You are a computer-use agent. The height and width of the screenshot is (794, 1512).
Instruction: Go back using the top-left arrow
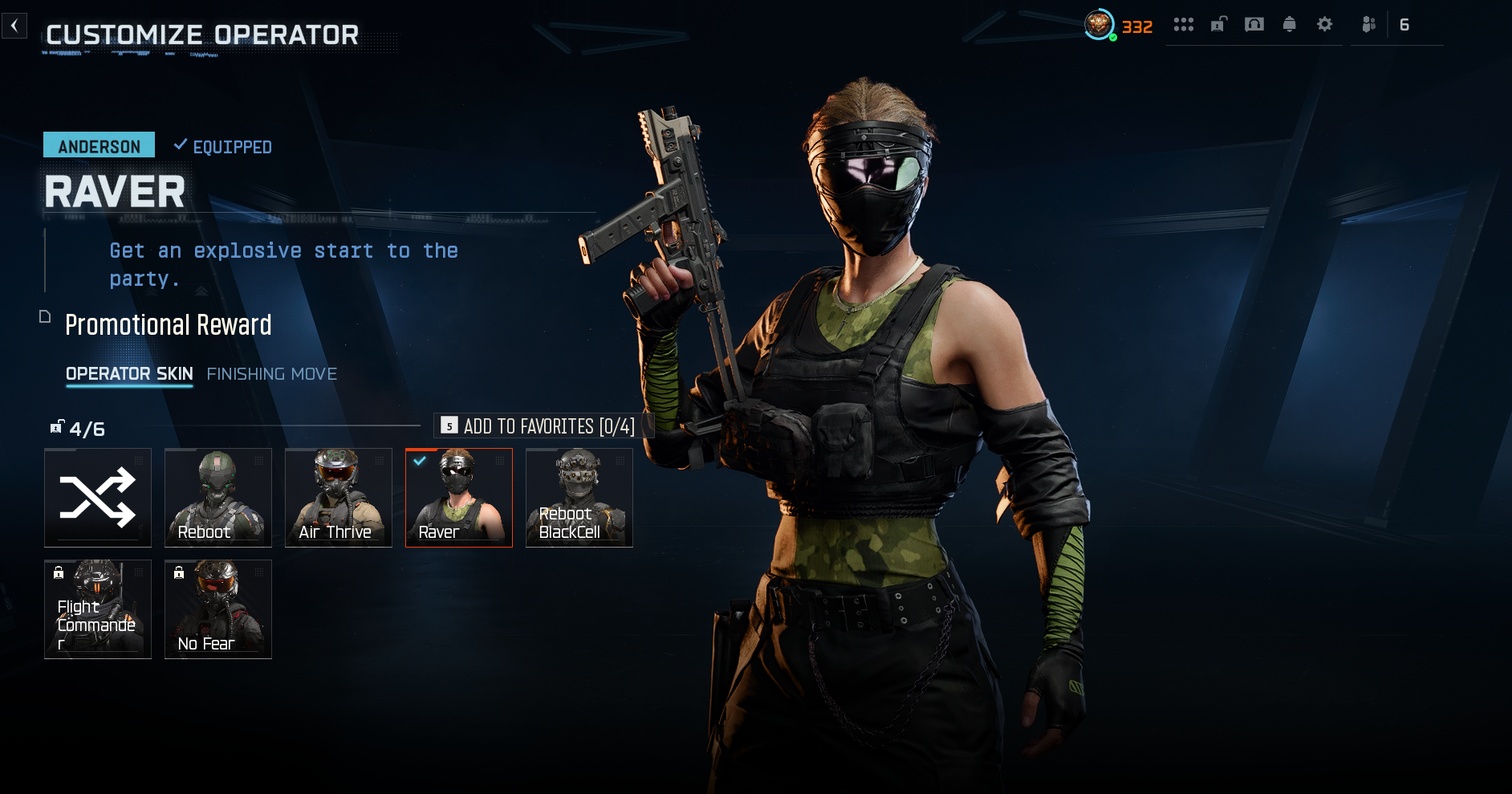[14, 26]
